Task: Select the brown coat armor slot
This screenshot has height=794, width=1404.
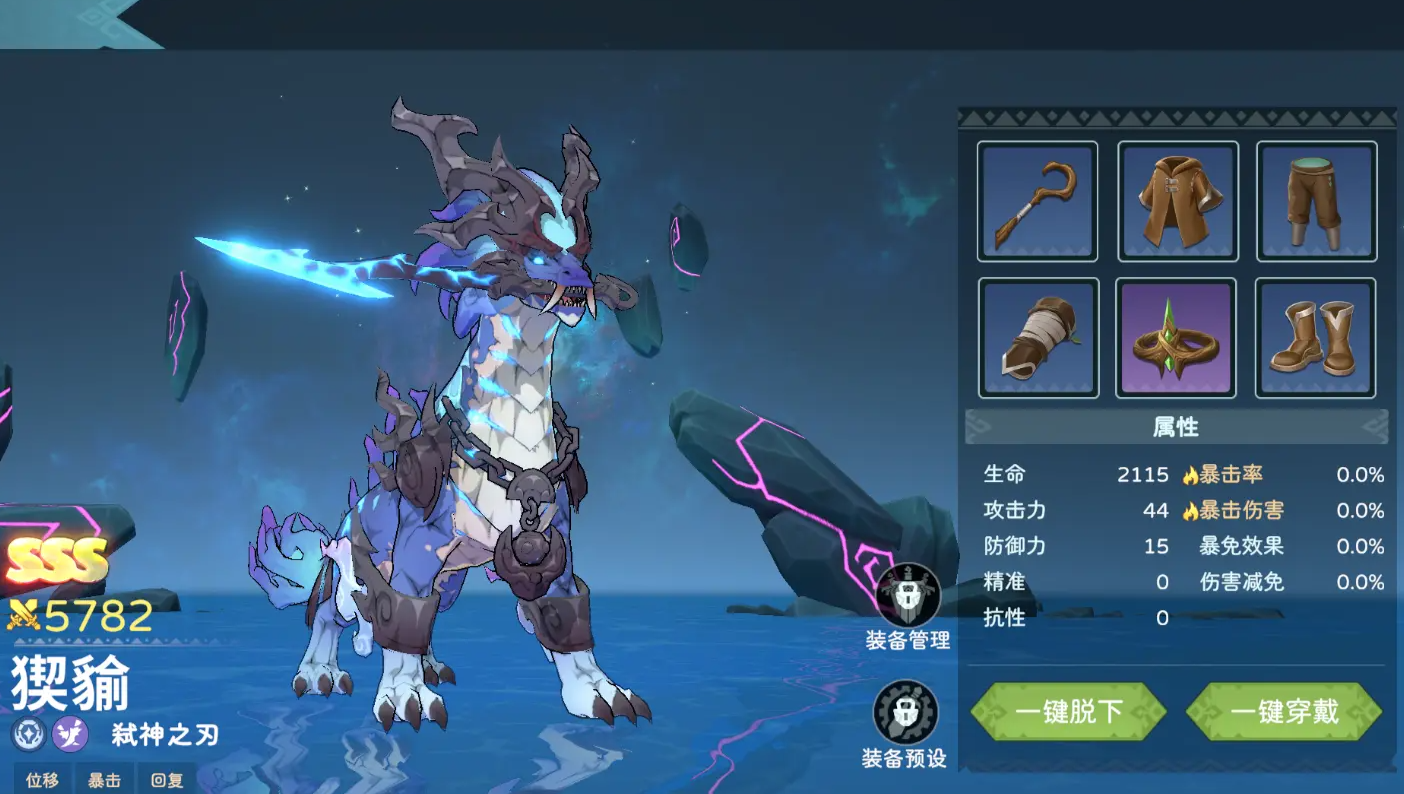Action: tap(1177, 201)
